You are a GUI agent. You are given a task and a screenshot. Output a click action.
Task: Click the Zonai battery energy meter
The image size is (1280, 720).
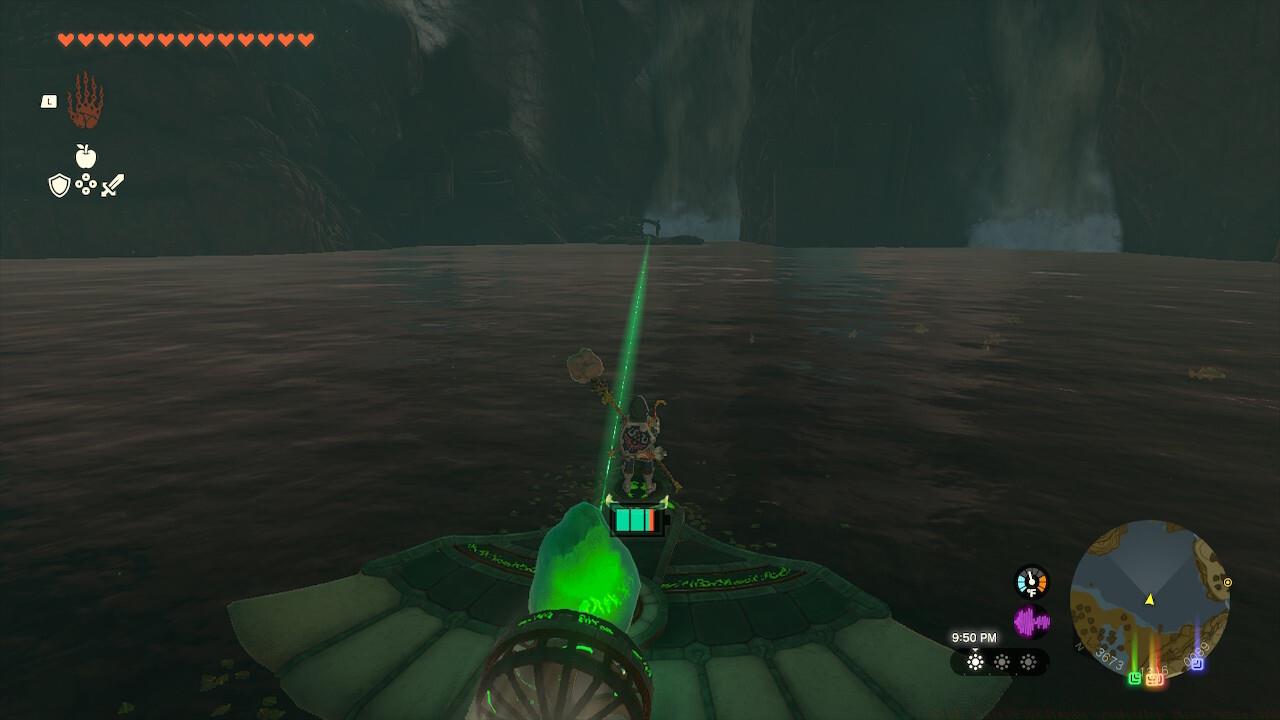635,519
